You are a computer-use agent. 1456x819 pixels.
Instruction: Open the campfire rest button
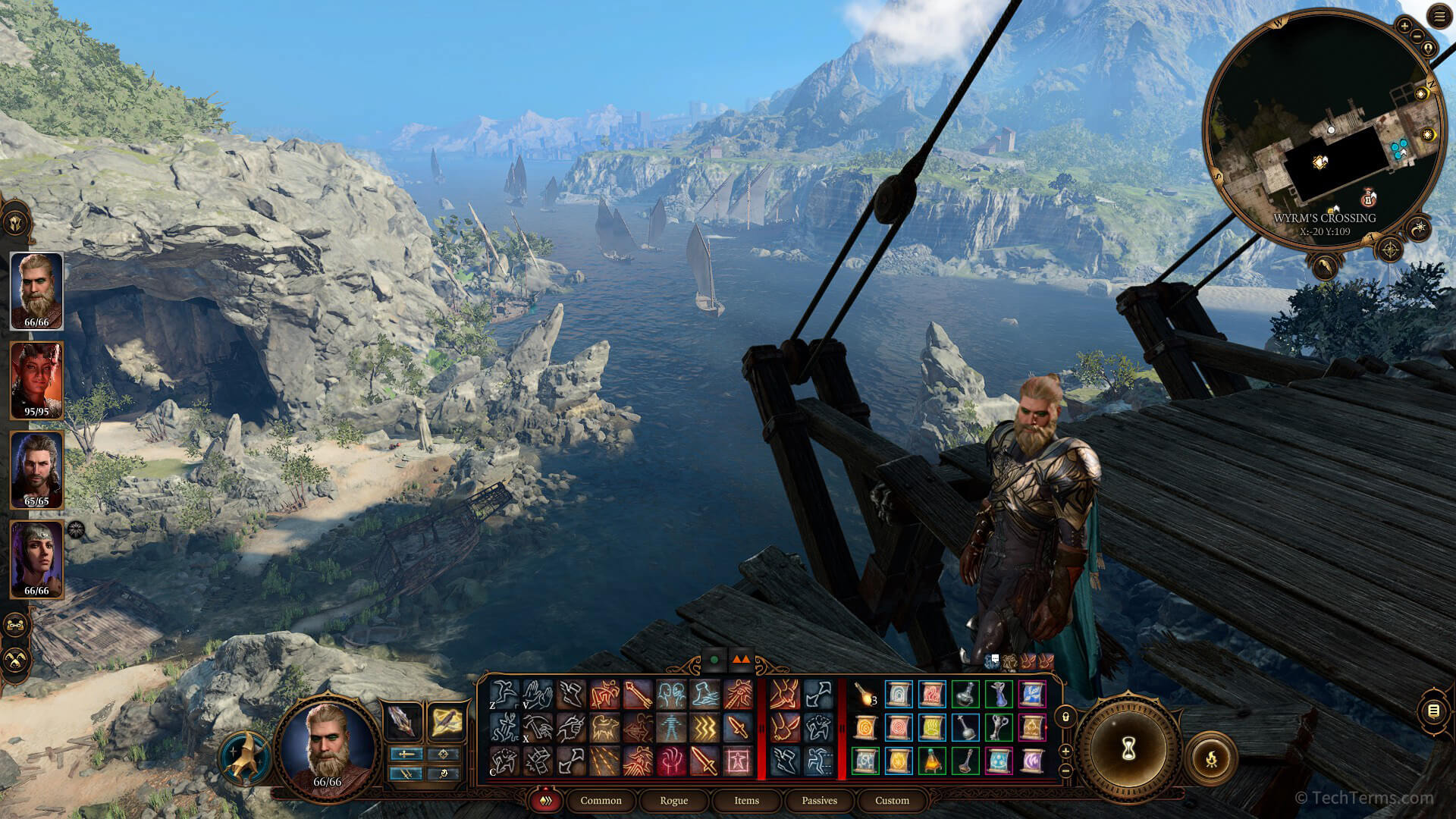1211,757
